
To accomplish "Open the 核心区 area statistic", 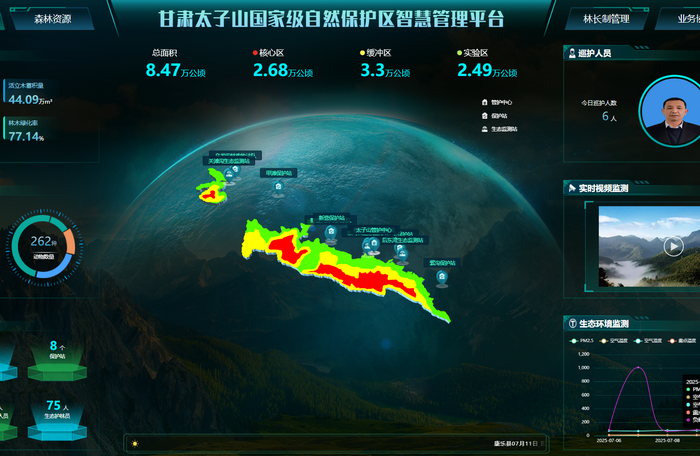I will pyautogui.click(x=283, y=64).
